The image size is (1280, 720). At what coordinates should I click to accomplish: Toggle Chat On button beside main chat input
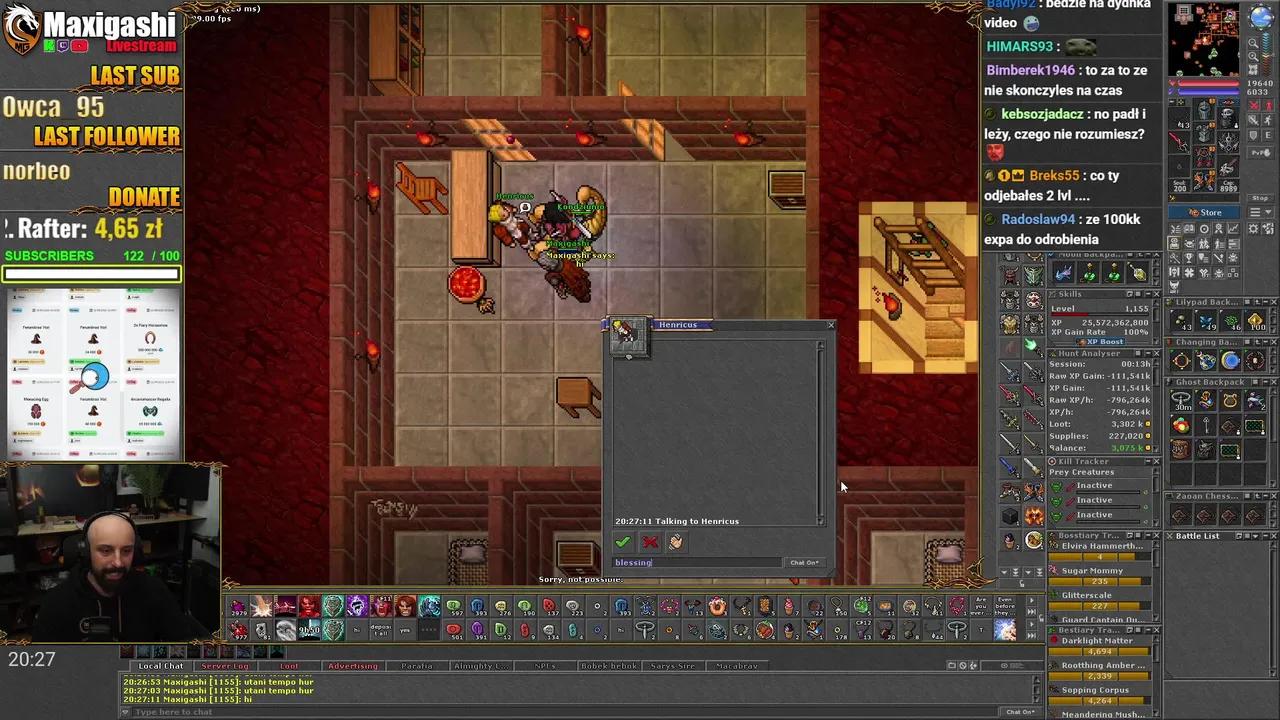(x=1020, y=712)
